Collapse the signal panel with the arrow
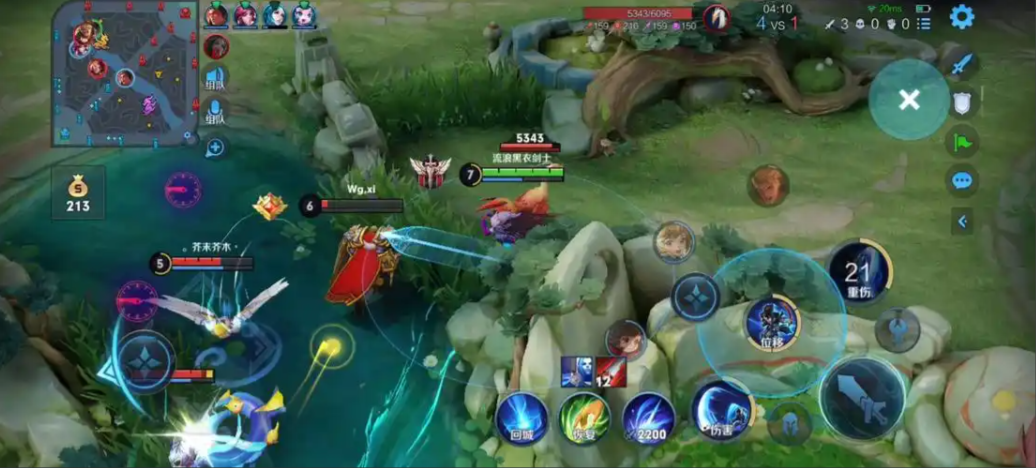 click(x=962, y=221)
